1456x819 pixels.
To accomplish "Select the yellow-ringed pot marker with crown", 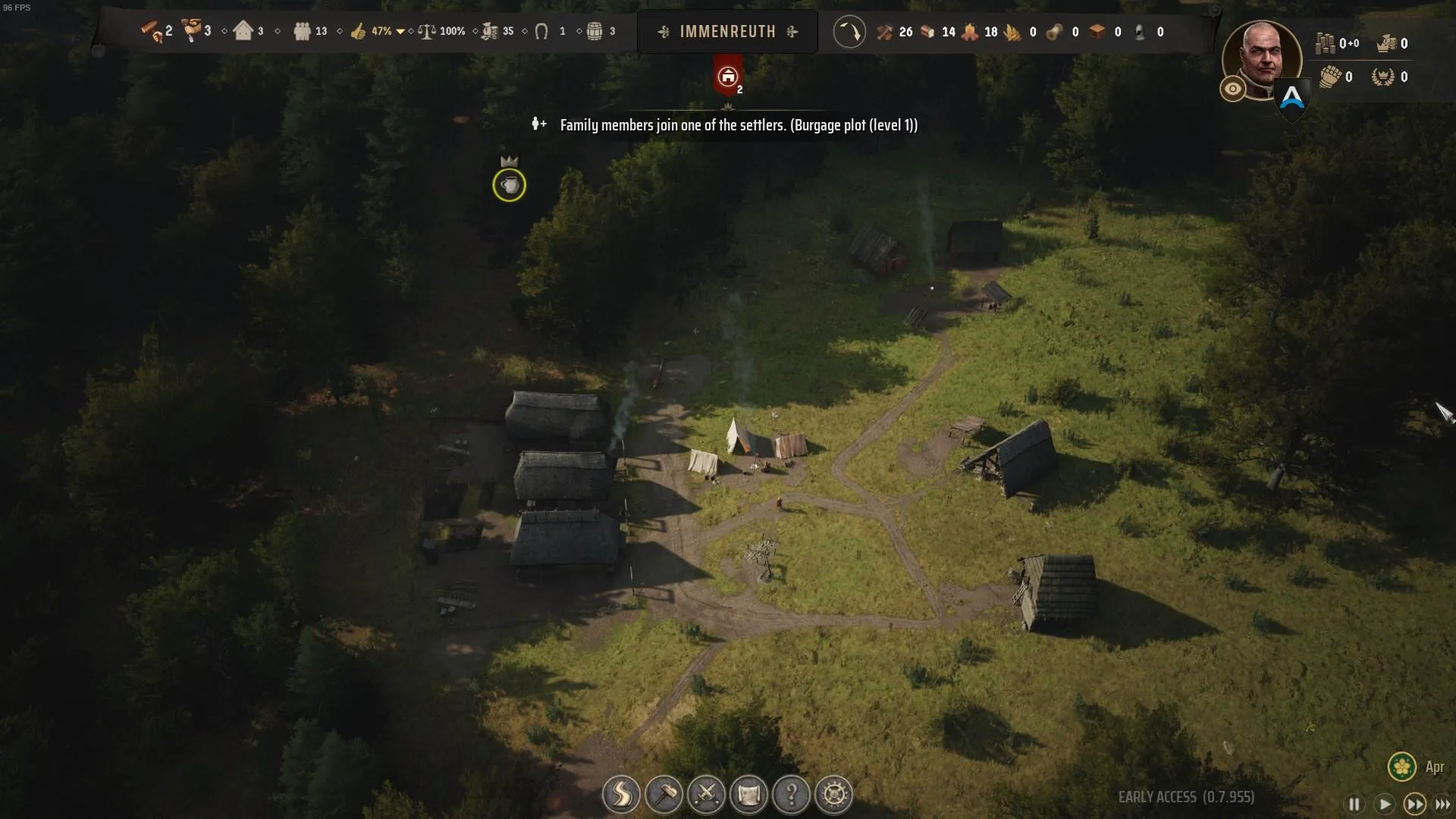I will tap(509, 185).
